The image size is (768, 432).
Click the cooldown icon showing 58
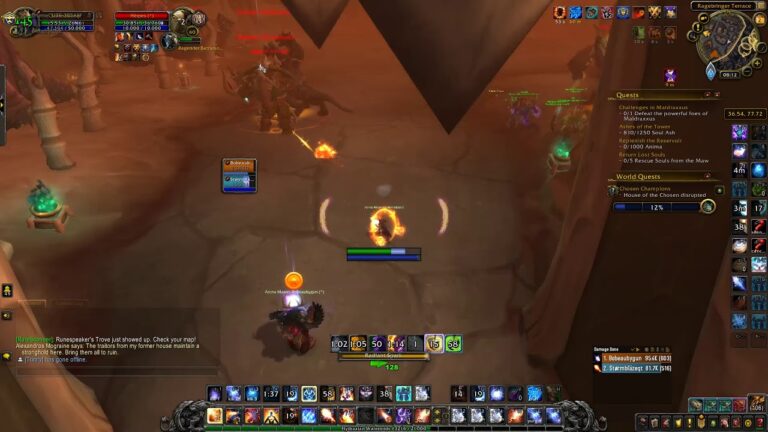453,343
